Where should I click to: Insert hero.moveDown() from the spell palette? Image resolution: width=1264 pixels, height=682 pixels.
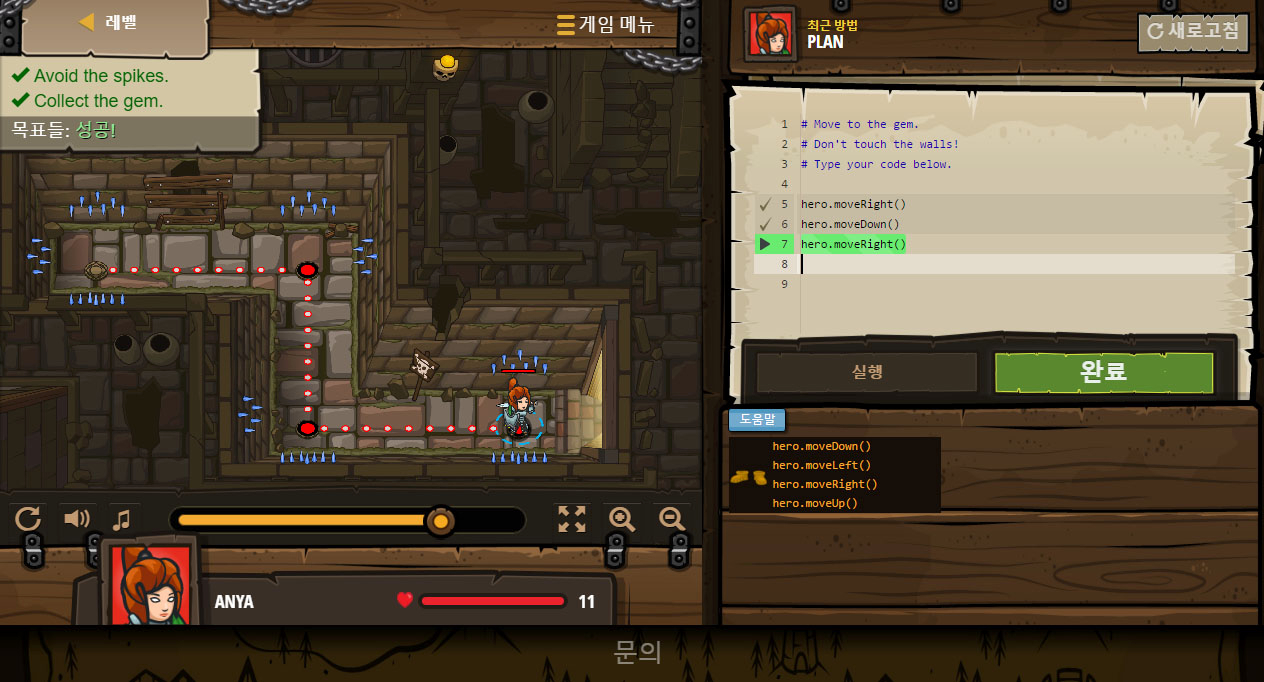pos(821,446)
